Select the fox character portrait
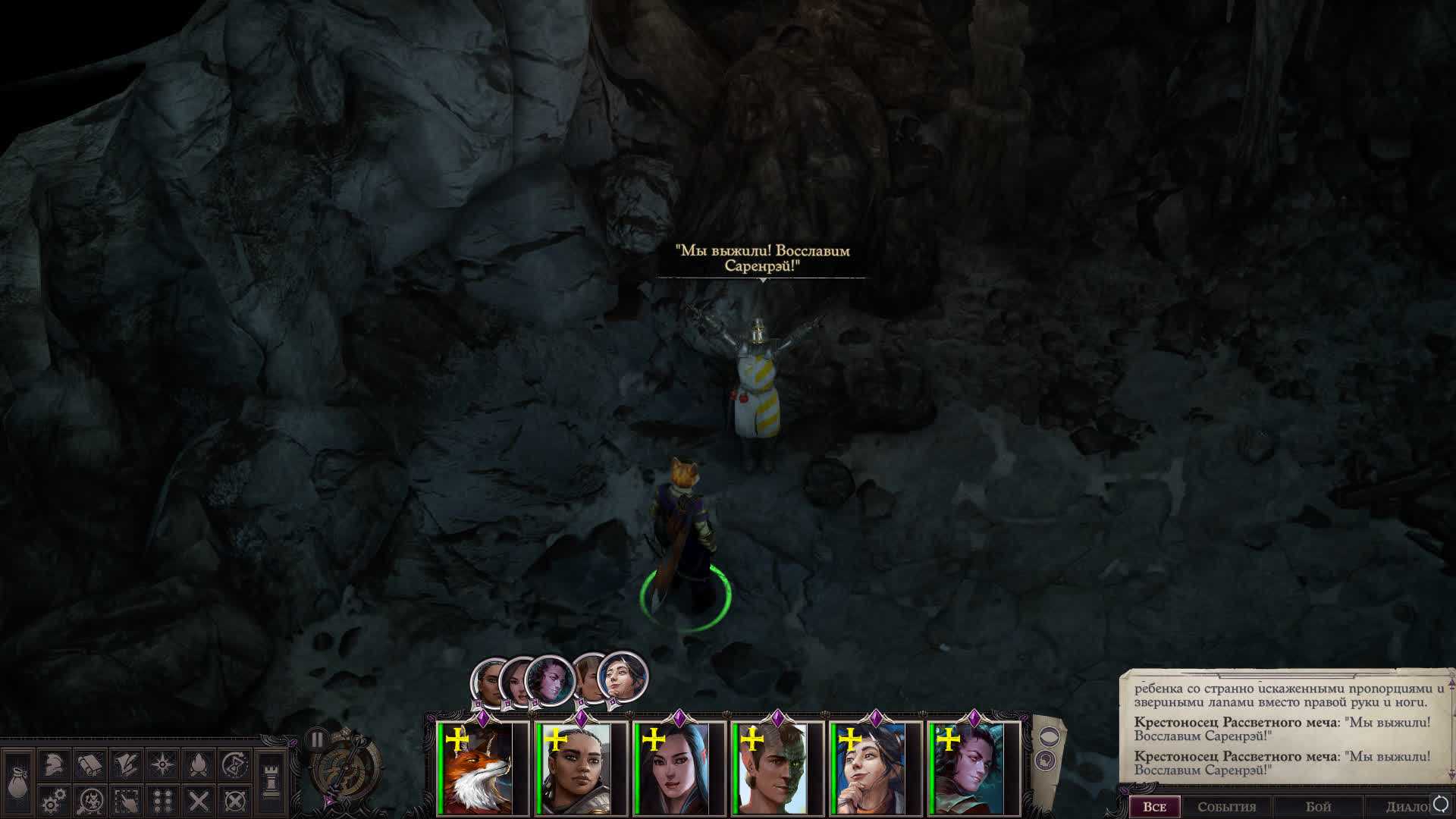Viewport: 1456px width, 819px height. pos(478,769)
